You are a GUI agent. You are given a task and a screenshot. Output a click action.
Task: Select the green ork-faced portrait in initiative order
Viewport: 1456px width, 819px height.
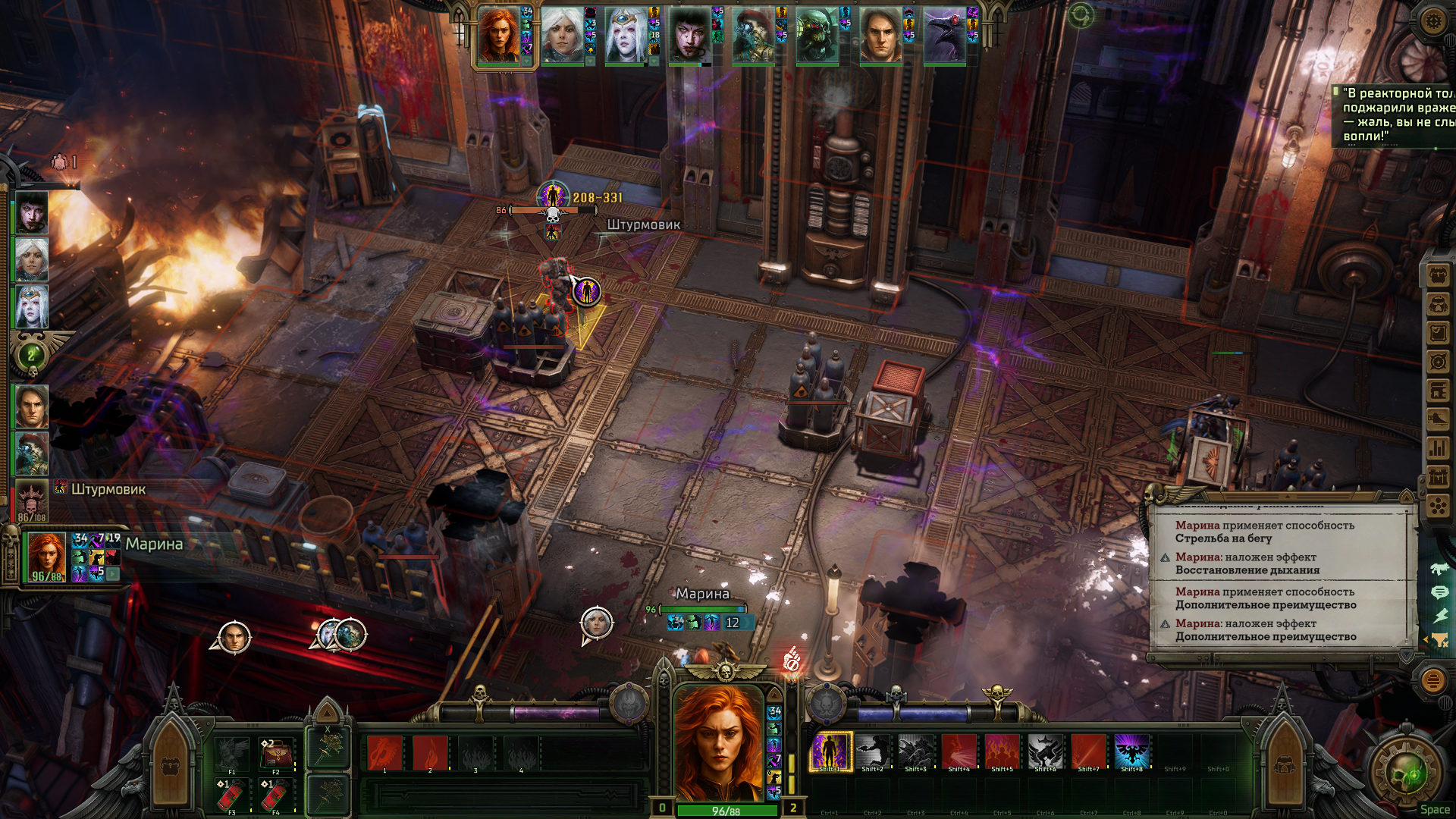(x=817, y=36)
